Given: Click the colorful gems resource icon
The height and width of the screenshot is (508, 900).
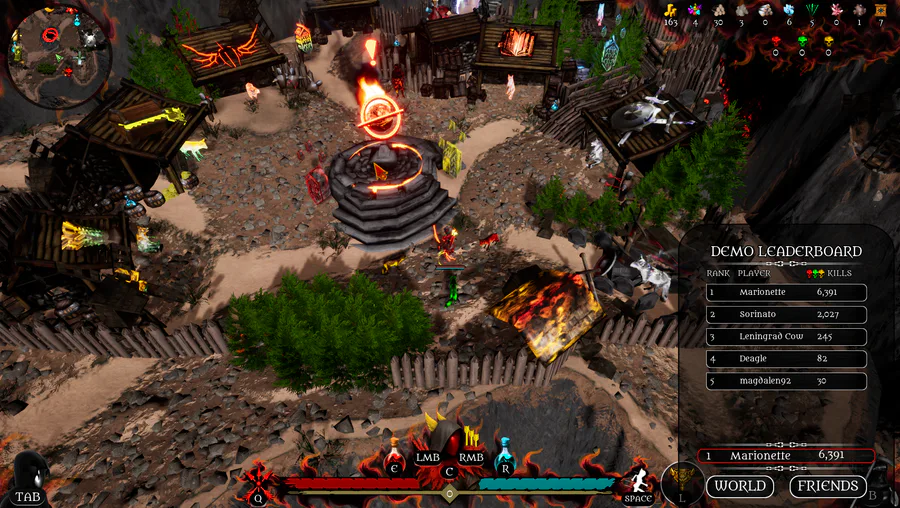Looking at the screenshot, I should click(x=695, y=9).
